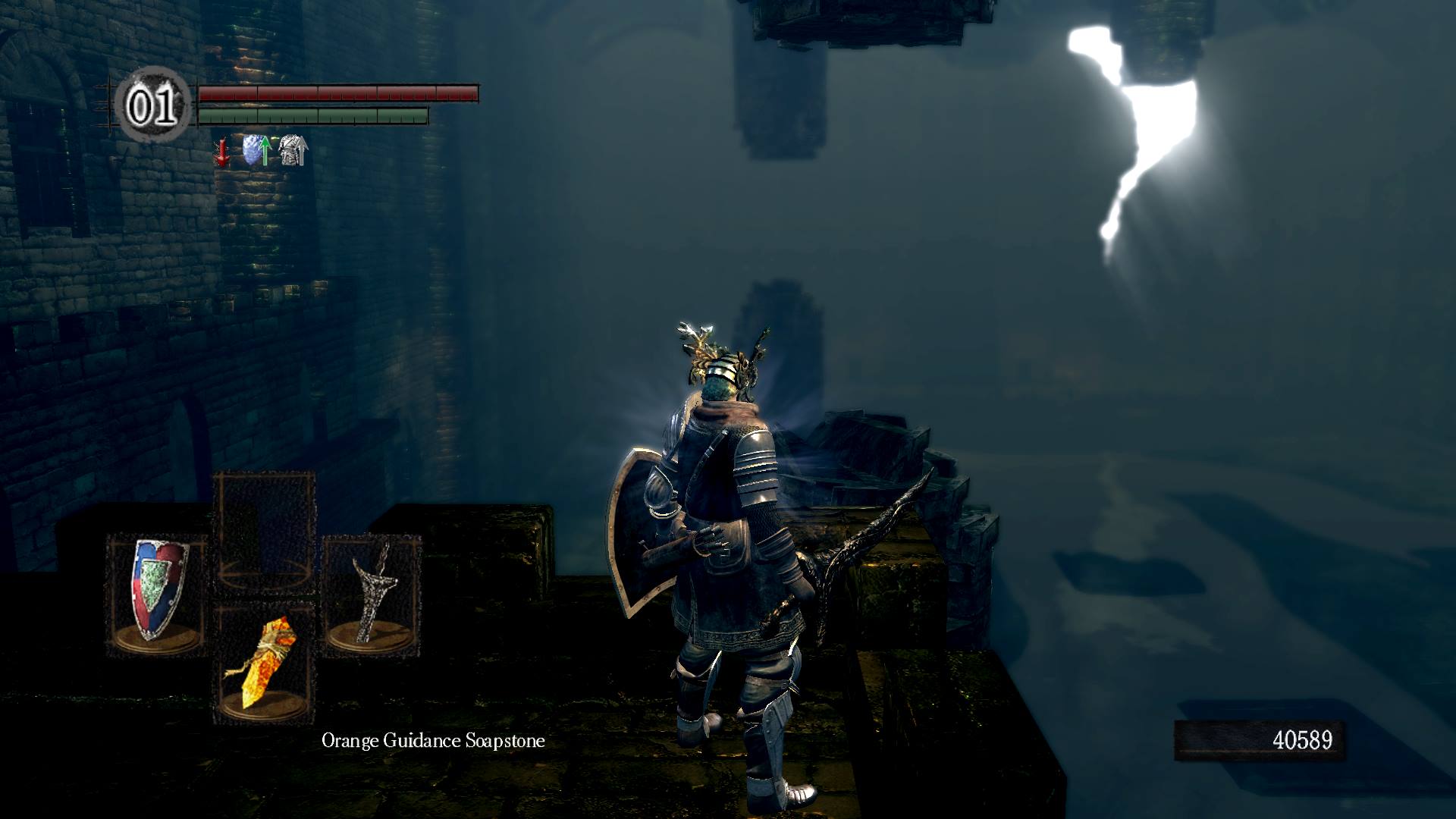Viewport: 1456px width, 819px height.
Task: Click the shield with green arrow buff icon
Action: [257, 150]
